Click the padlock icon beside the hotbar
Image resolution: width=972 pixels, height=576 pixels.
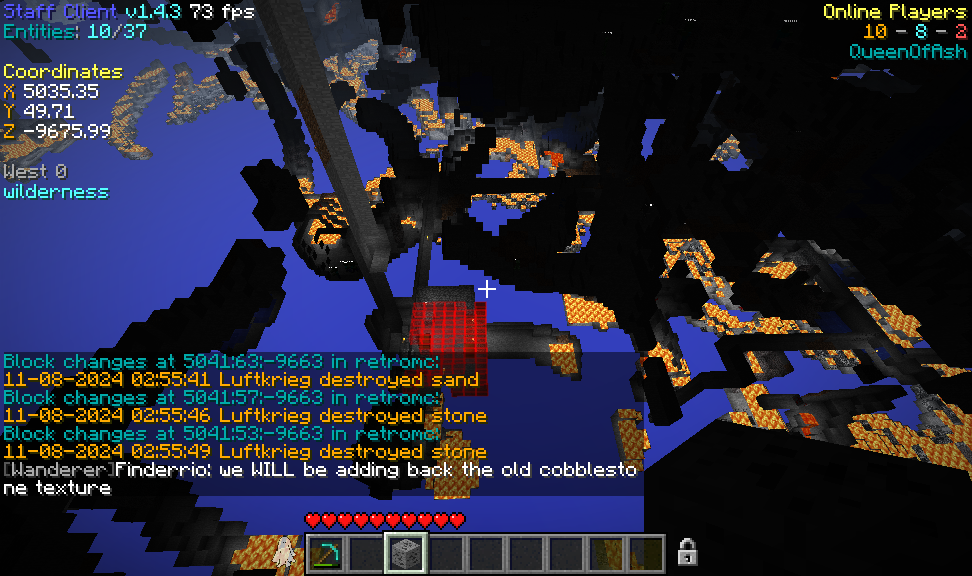687,551
